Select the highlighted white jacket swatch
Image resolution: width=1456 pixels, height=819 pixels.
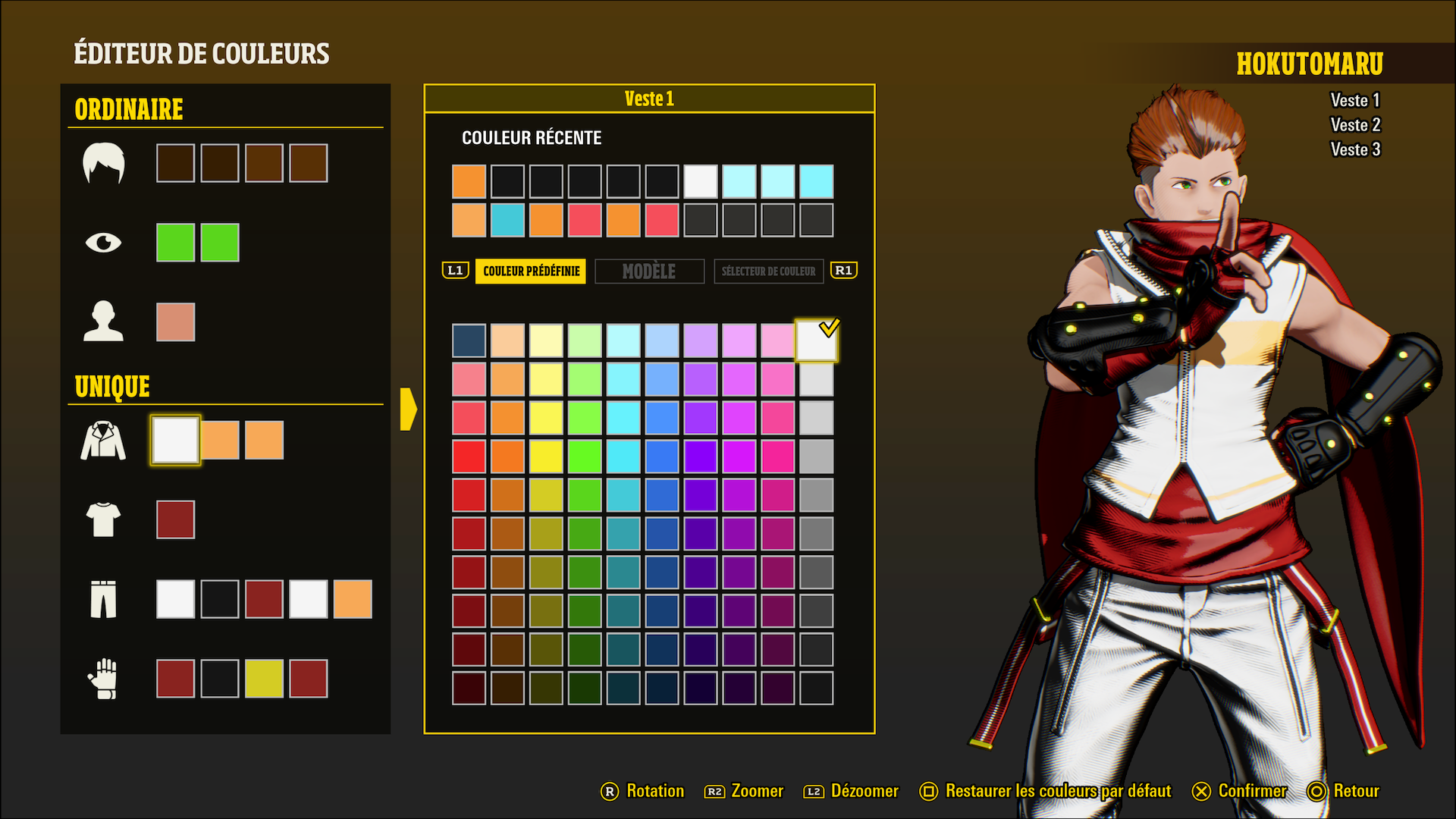coord(175,440)
